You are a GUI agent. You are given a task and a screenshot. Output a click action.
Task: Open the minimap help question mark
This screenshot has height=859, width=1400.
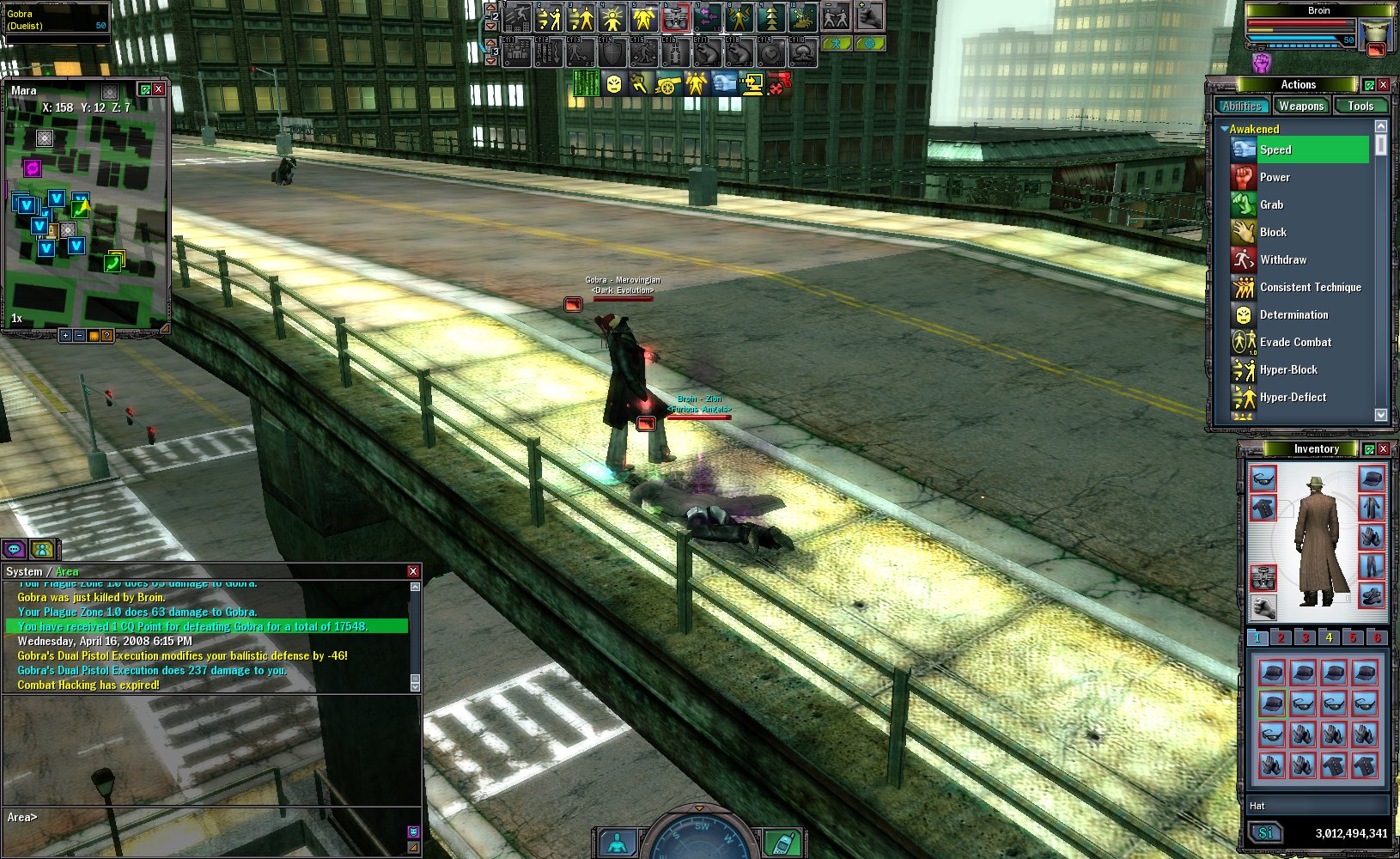[107, 336]
